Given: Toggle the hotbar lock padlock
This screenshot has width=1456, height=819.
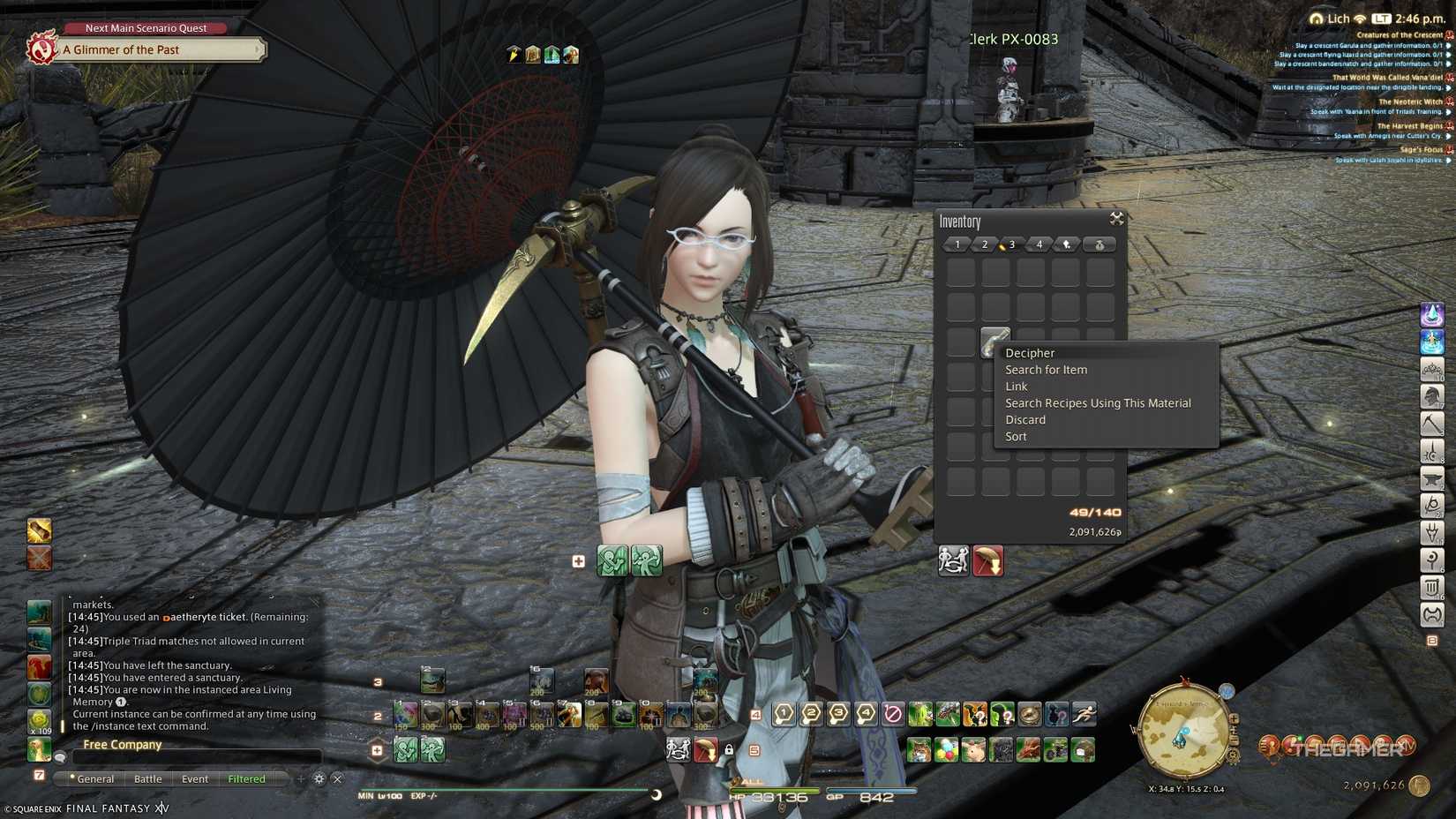Looking at the screenshot, I should coord(729,748).
